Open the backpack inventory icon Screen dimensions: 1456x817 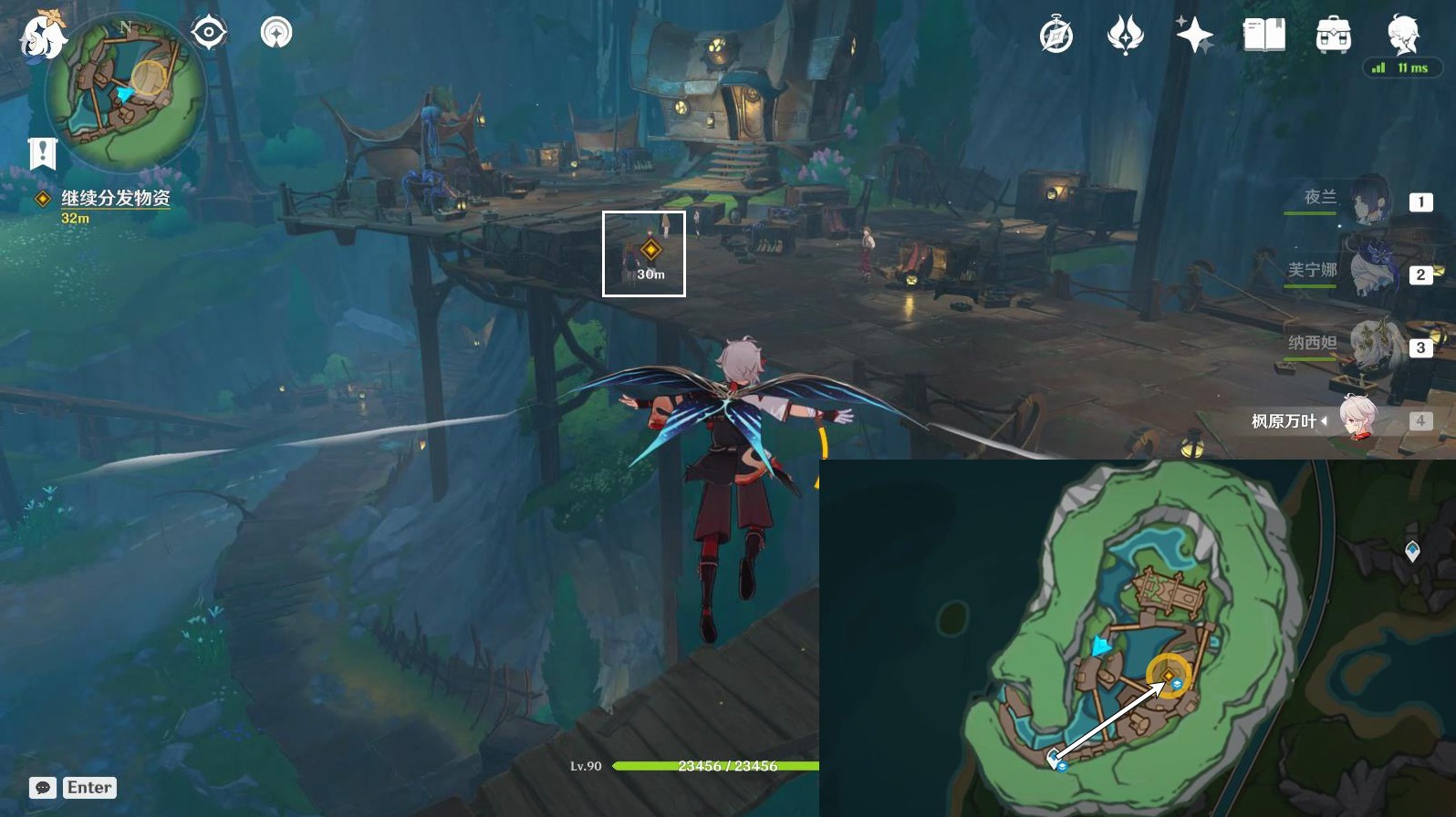tap(1333, 36)
